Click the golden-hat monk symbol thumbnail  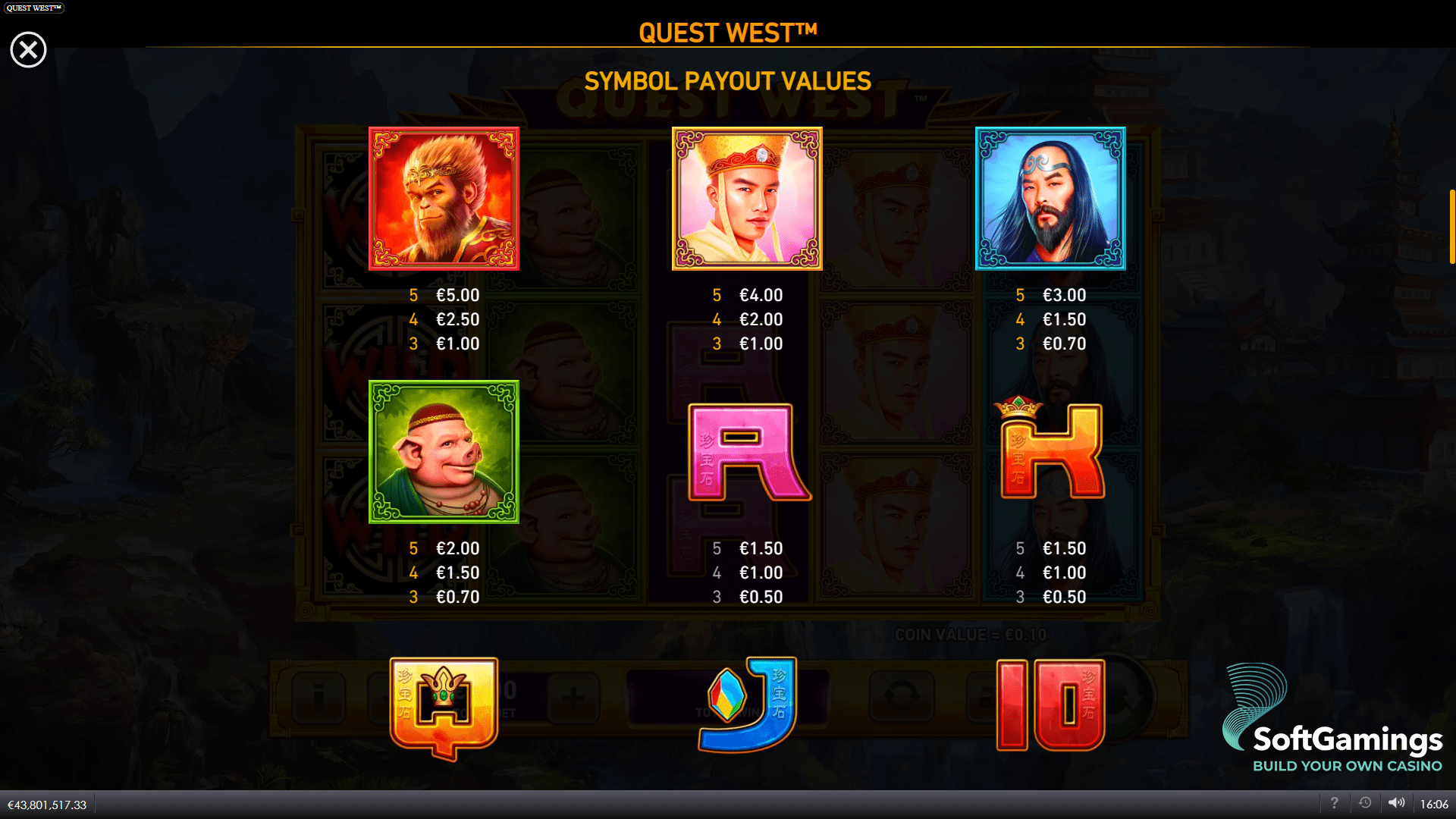[x=747, y=199]
